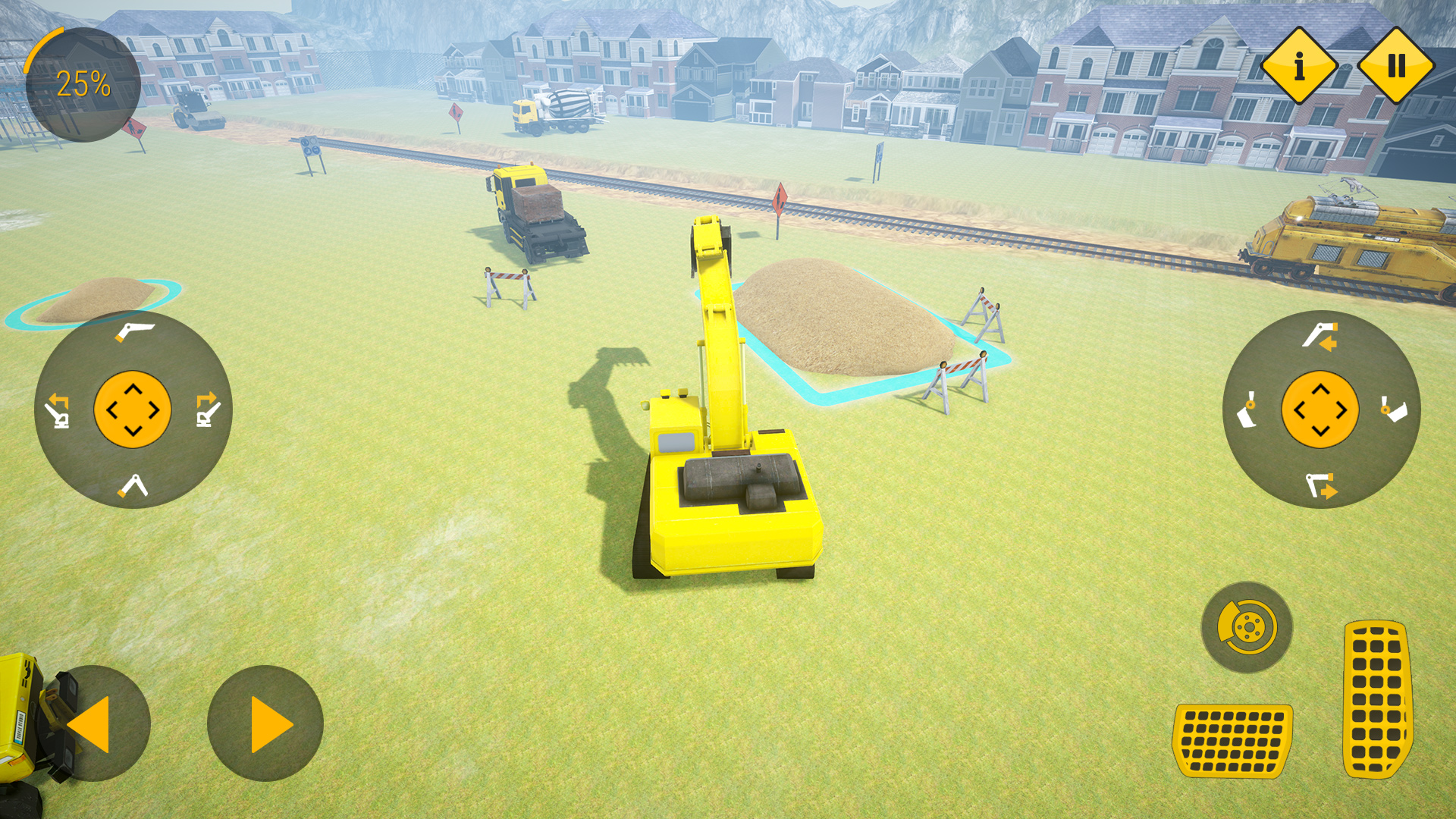The height and width of the screenshot is (819, 1456).
Task: Tap the wide brake pedal
Action: (1233, 740)
